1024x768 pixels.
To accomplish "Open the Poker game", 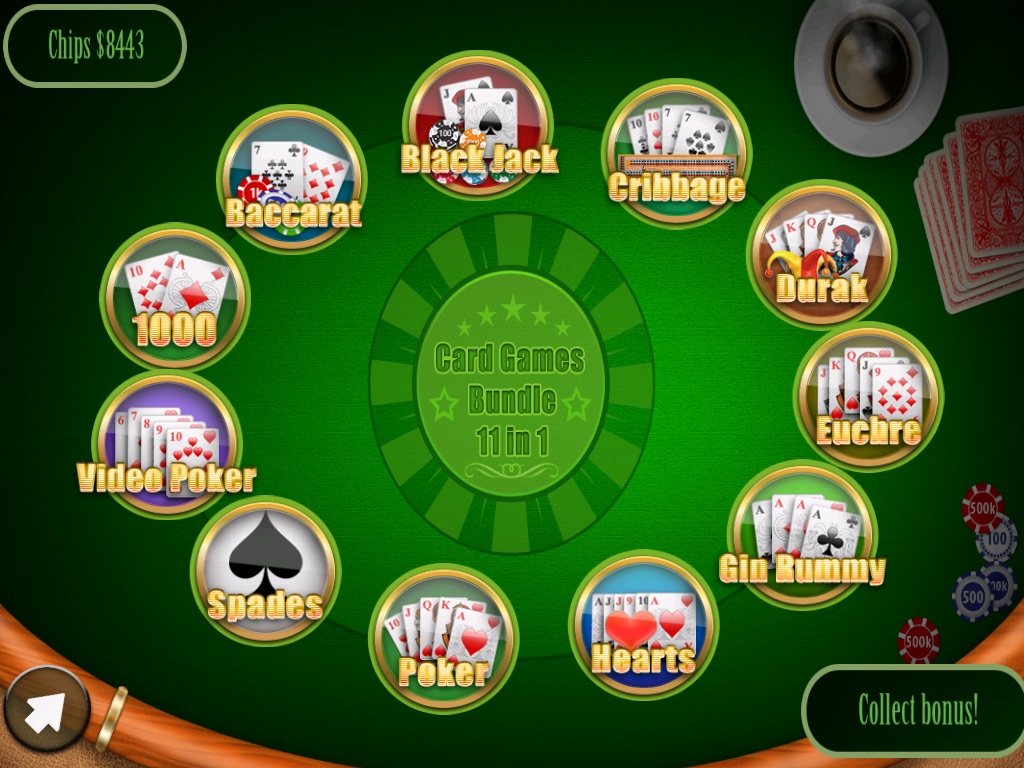I will tap(444, 638).
